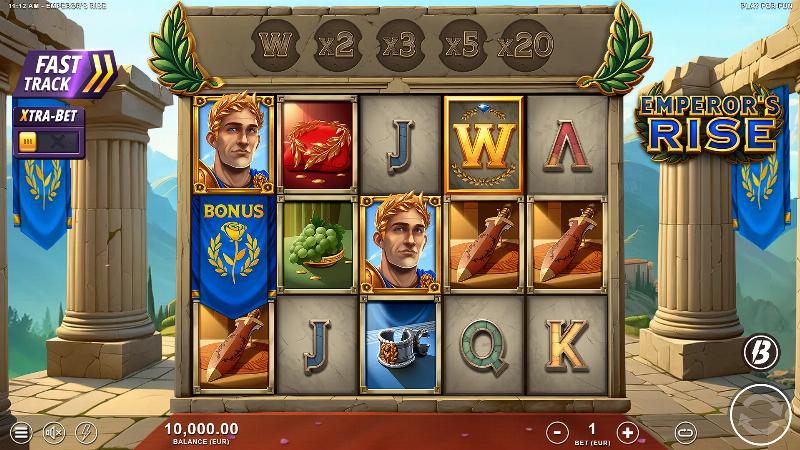This screenshot has height=450, width=800.
Task: Toggle the Xtra-Bet switch
Action: coord(47,143)
